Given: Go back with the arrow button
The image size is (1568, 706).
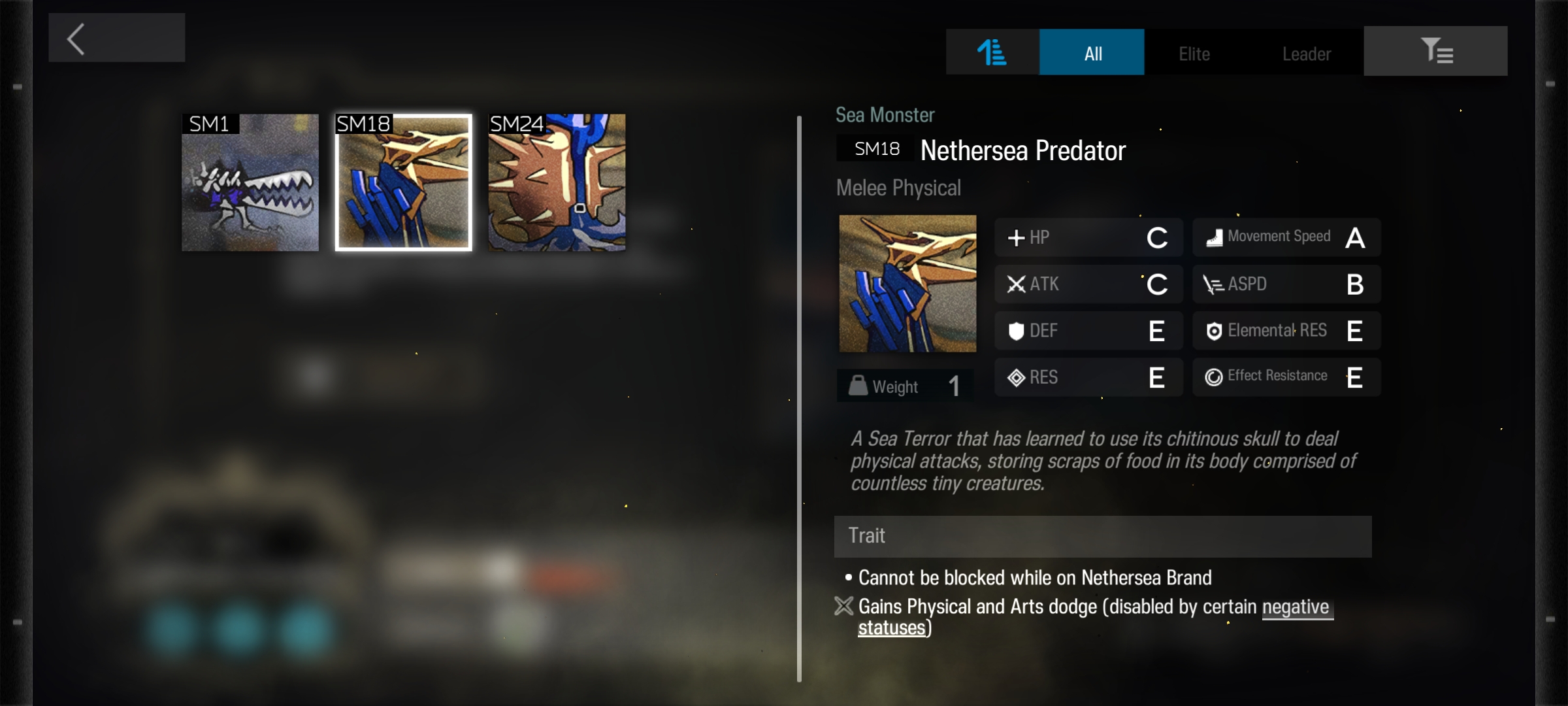Looking at the screenshot, I should [116, 38].
